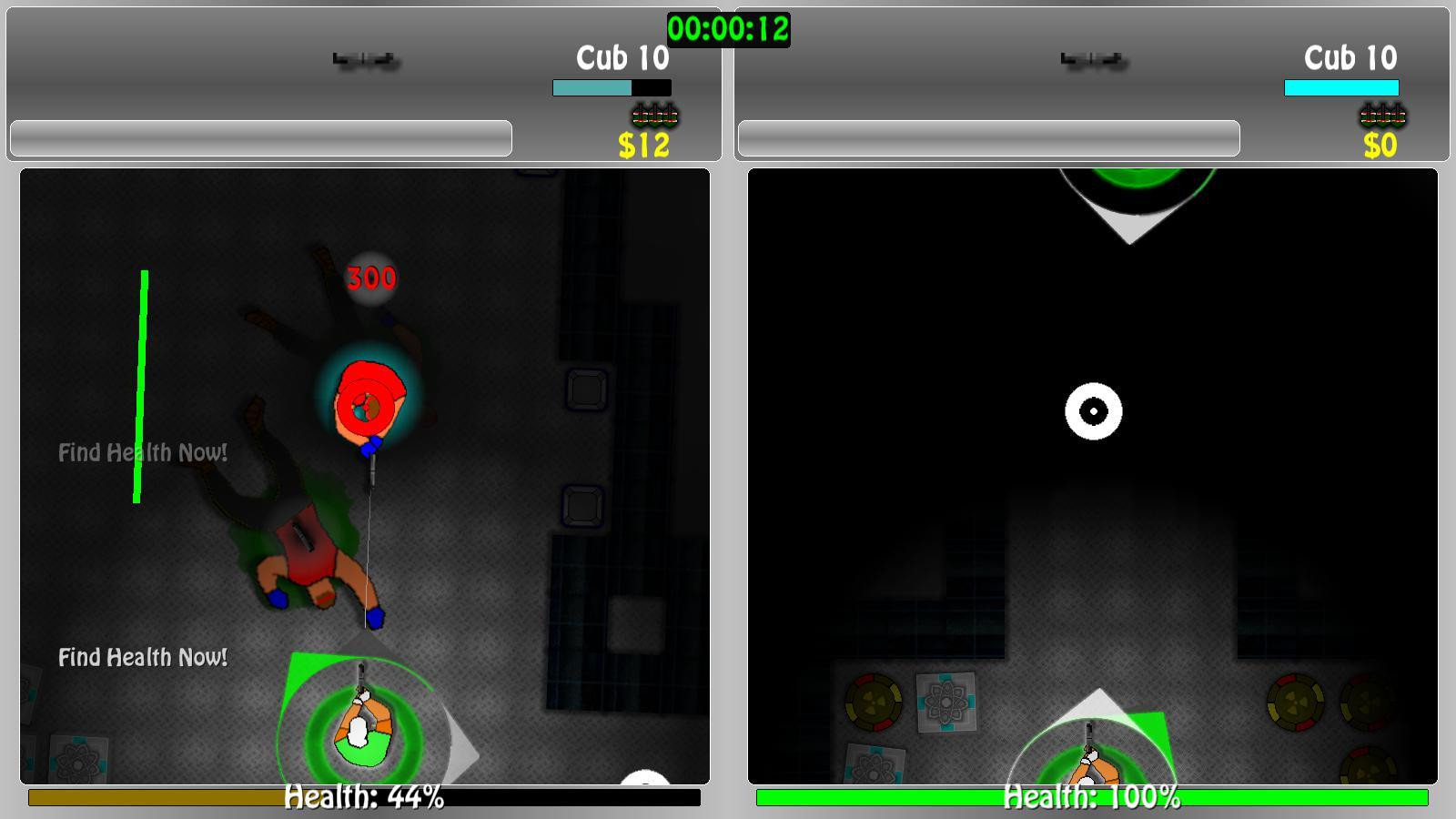Click the flower tile pickup near the barrels
Screen dimensions: 1456x819
click(945, 703)
